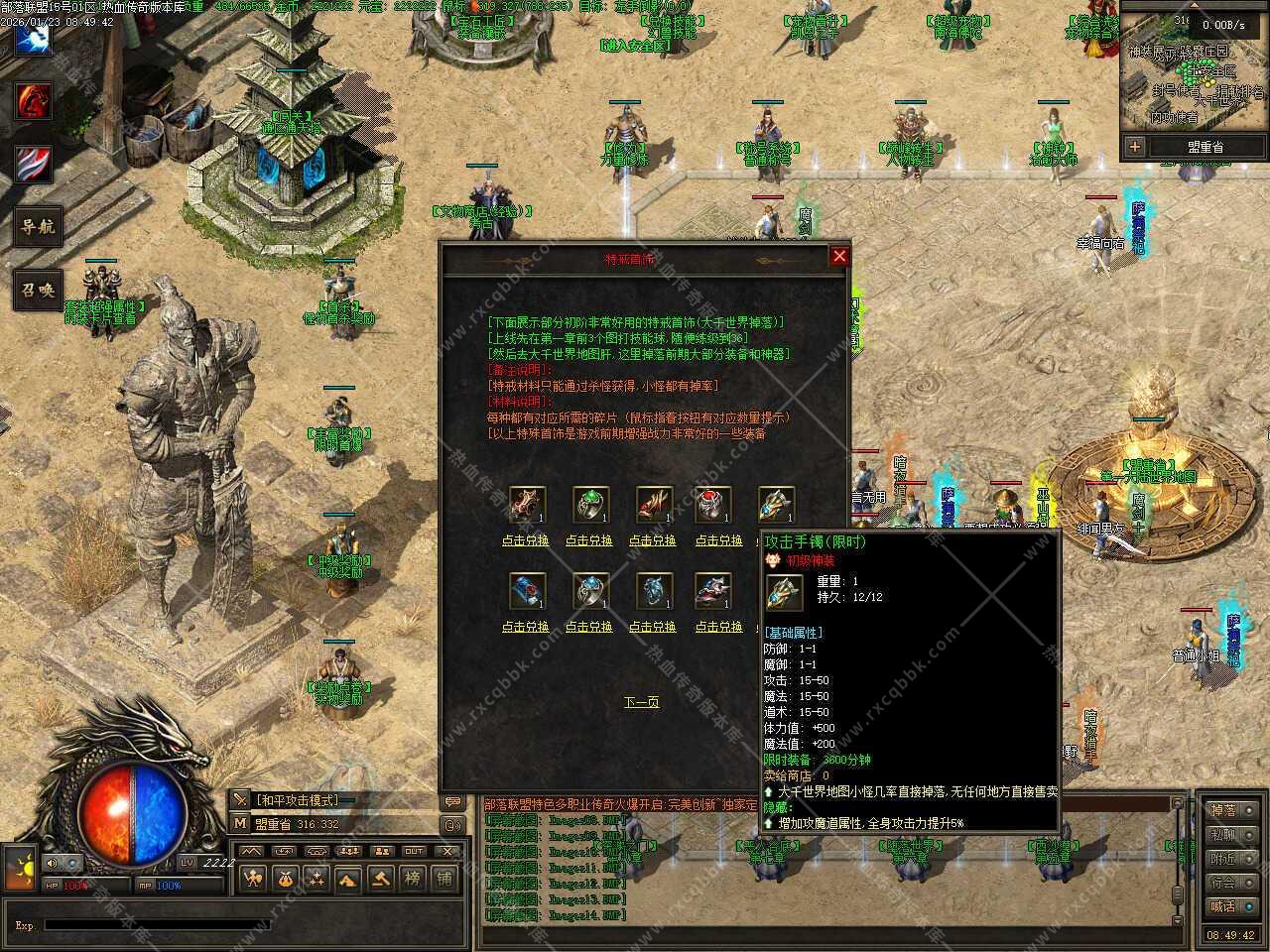Close the 特戒首饰 dialog window
1270x952 pixels.
tap(839, 257)
